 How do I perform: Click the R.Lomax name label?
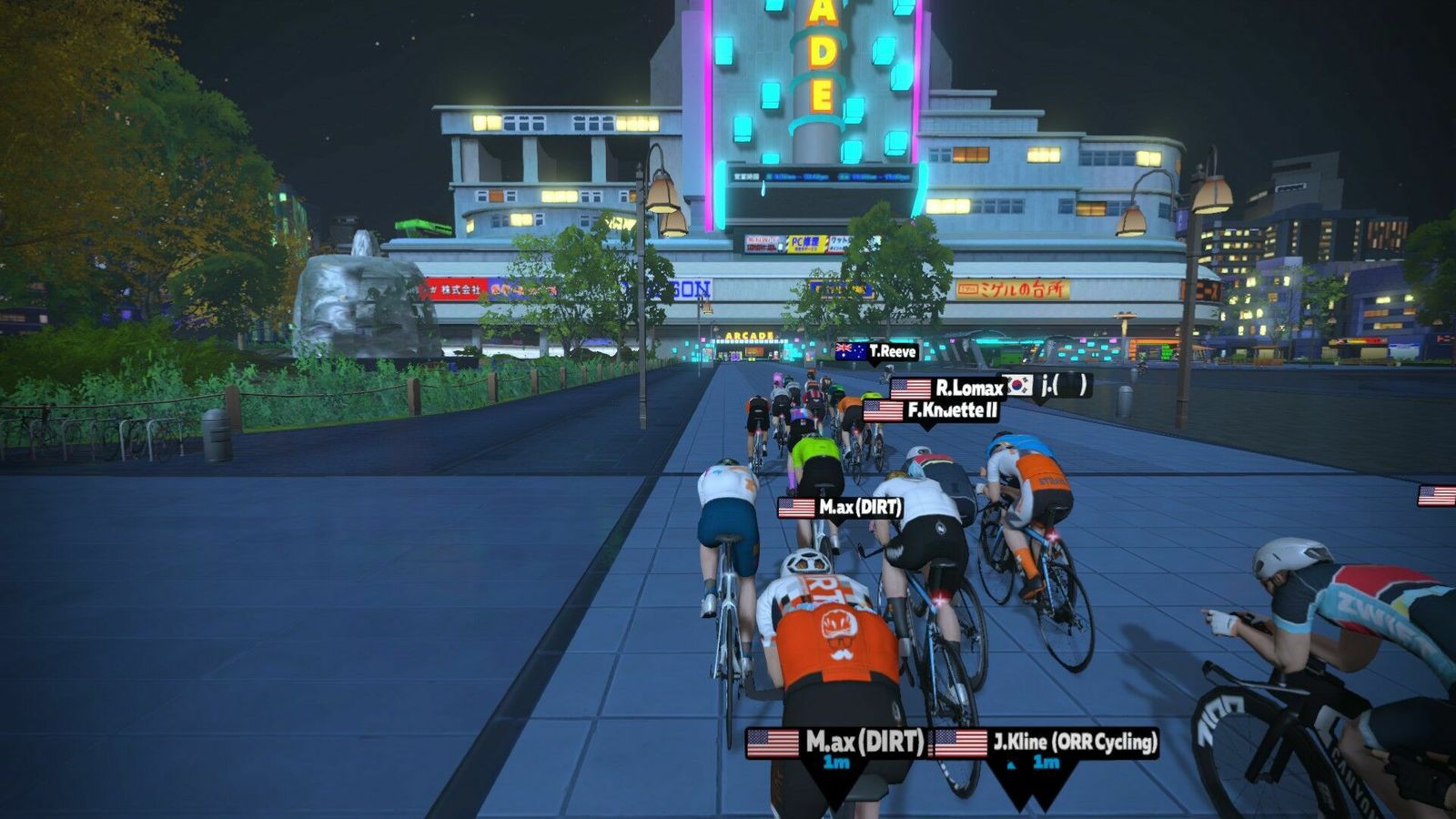[947, 389]
